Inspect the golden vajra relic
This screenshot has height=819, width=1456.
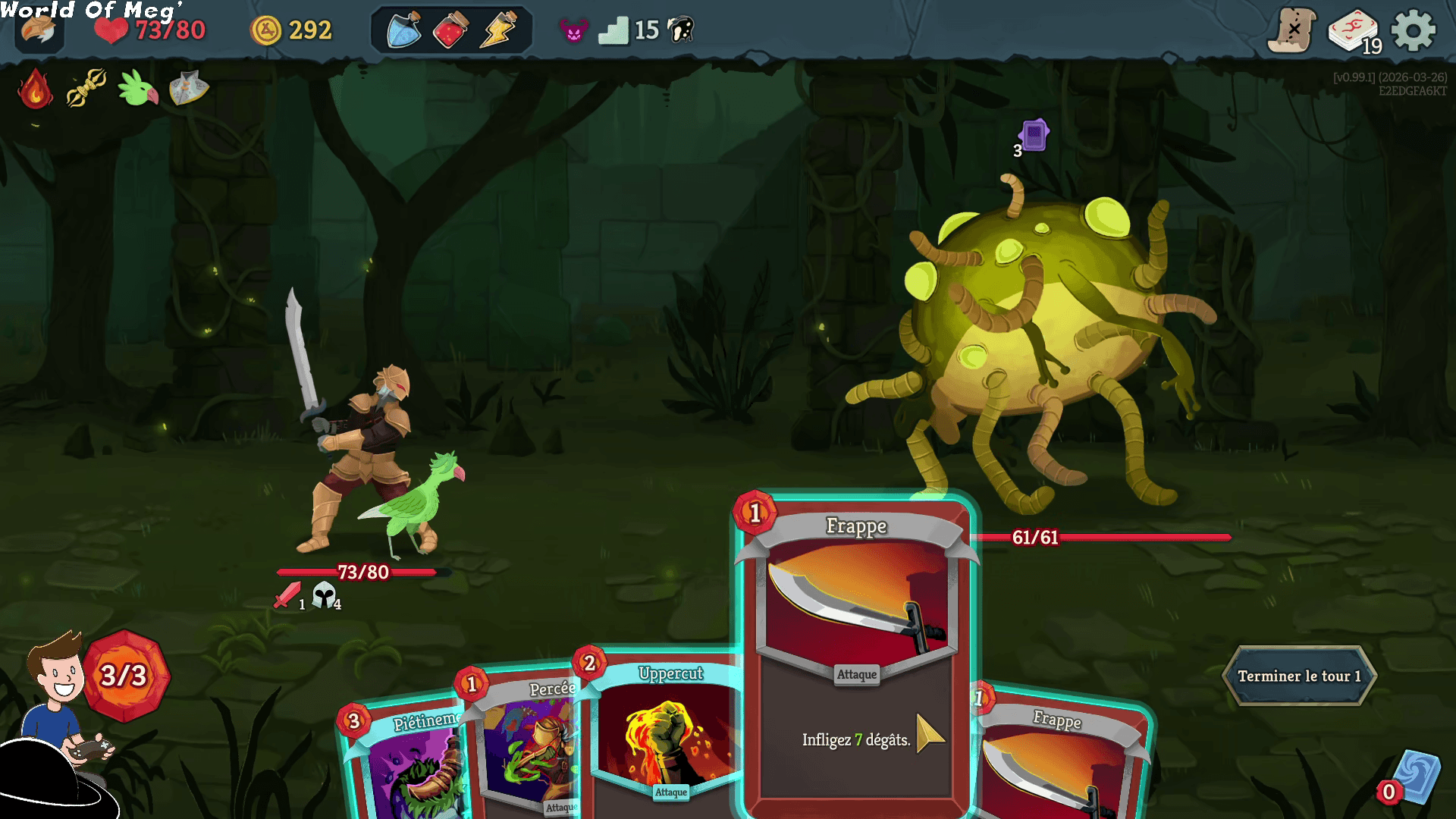click(86, 88)
